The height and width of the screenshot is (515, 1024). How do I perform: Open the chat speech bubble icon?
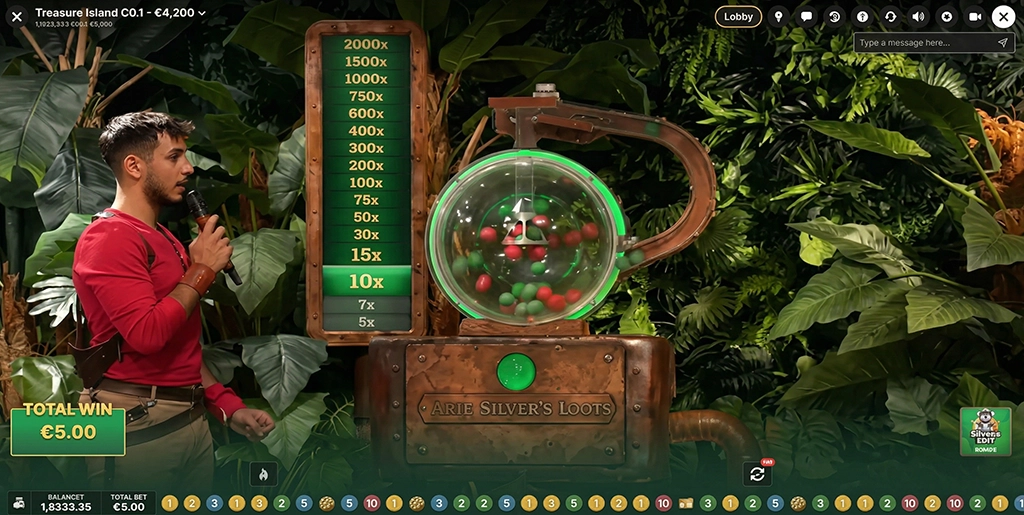(x=806, y=16)
